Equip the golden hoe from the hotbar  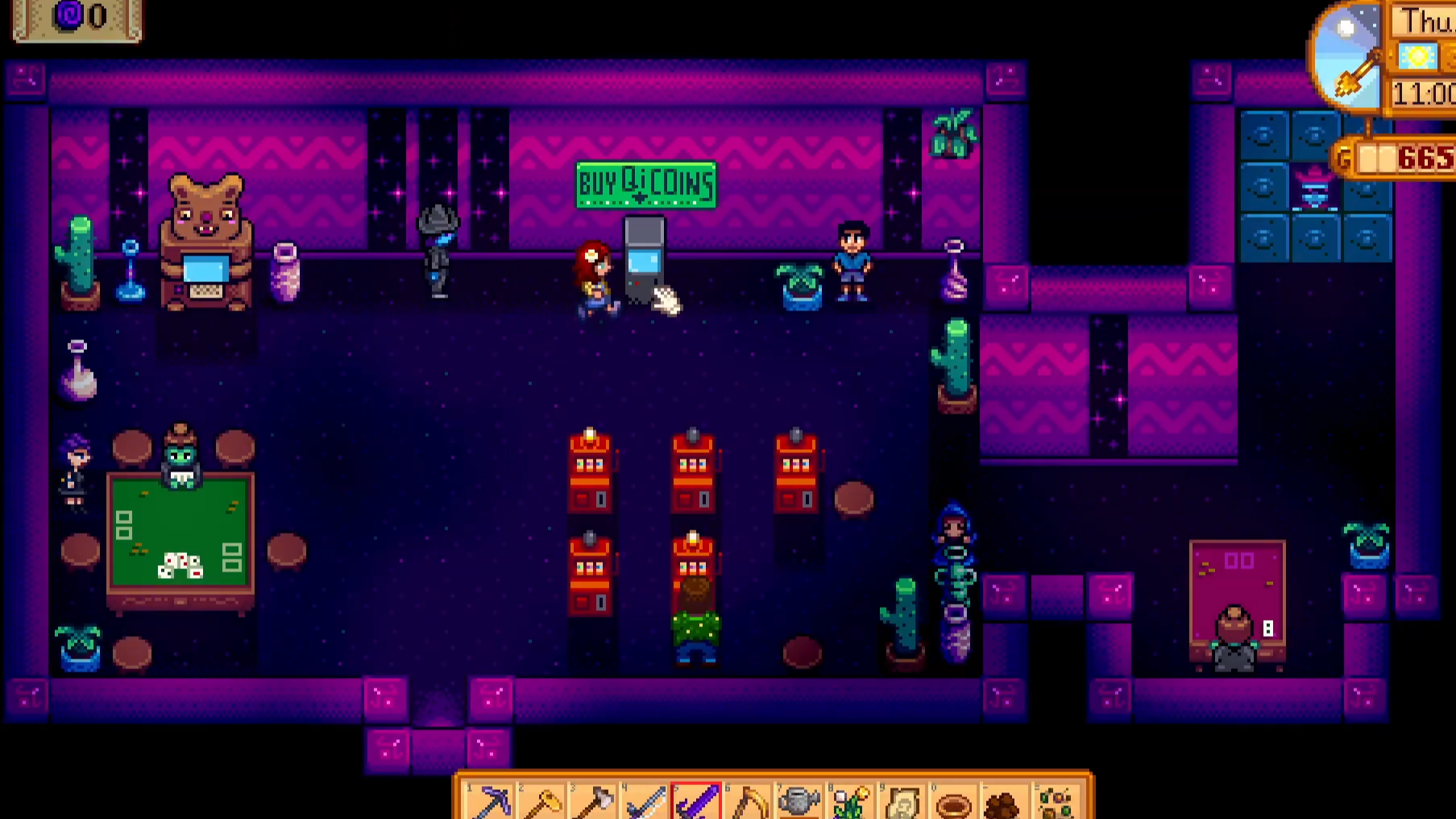[x=542, y=802]
